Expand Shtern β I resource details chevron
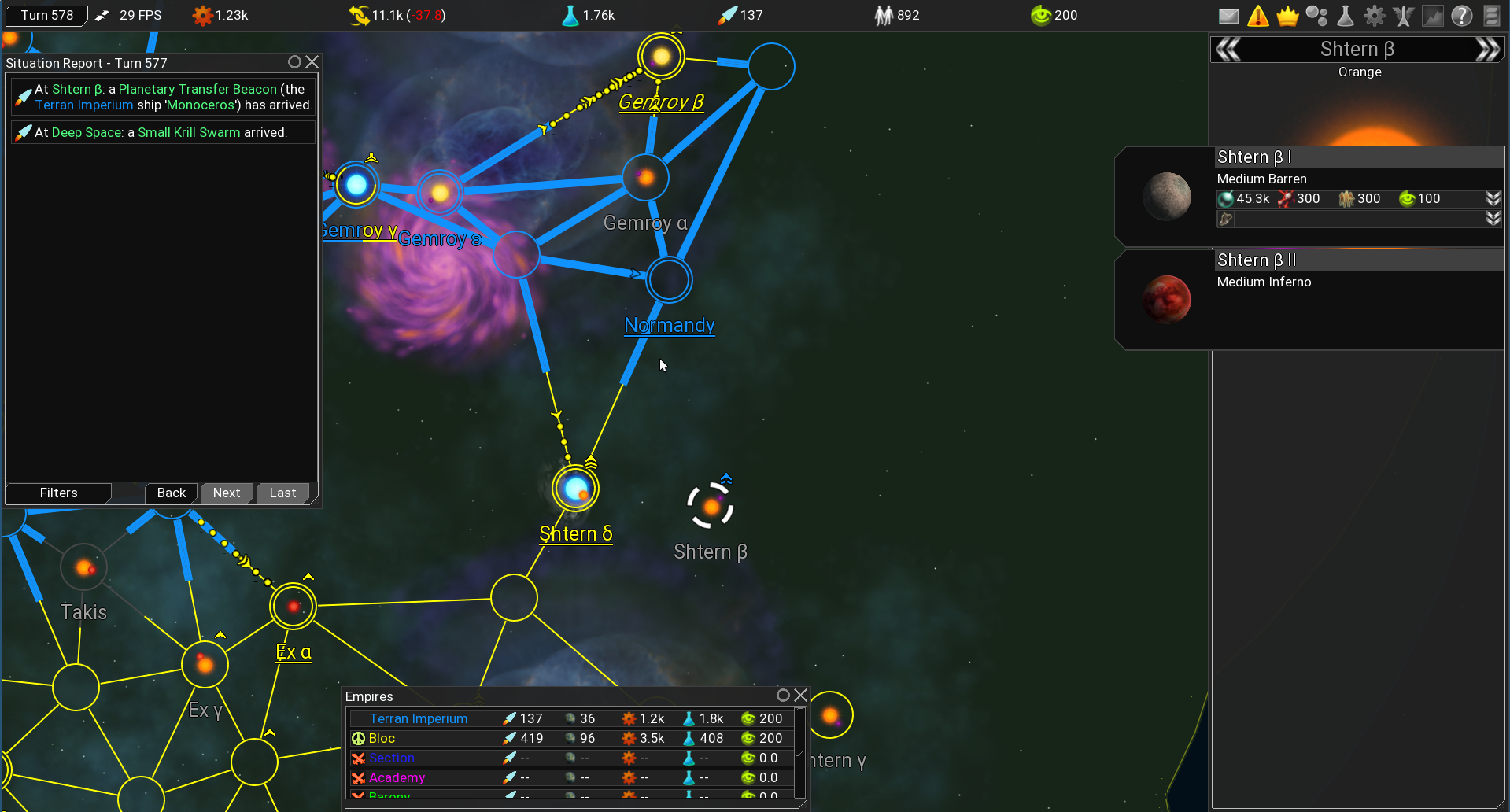 1493,198
